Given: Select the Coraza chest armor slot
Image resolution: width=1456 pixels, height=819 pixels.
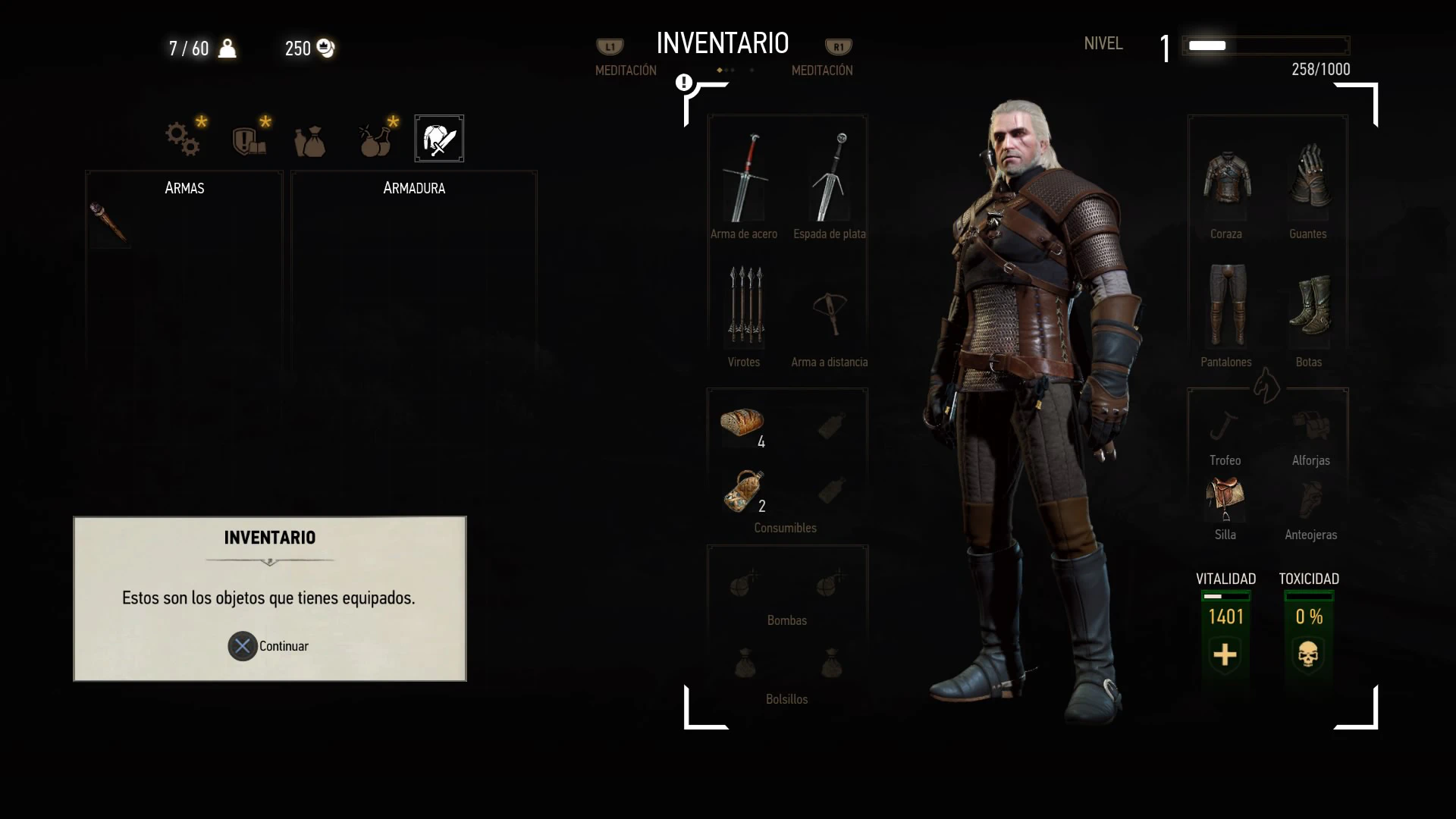Looking at the screenshot, I should pos(1226,179).
